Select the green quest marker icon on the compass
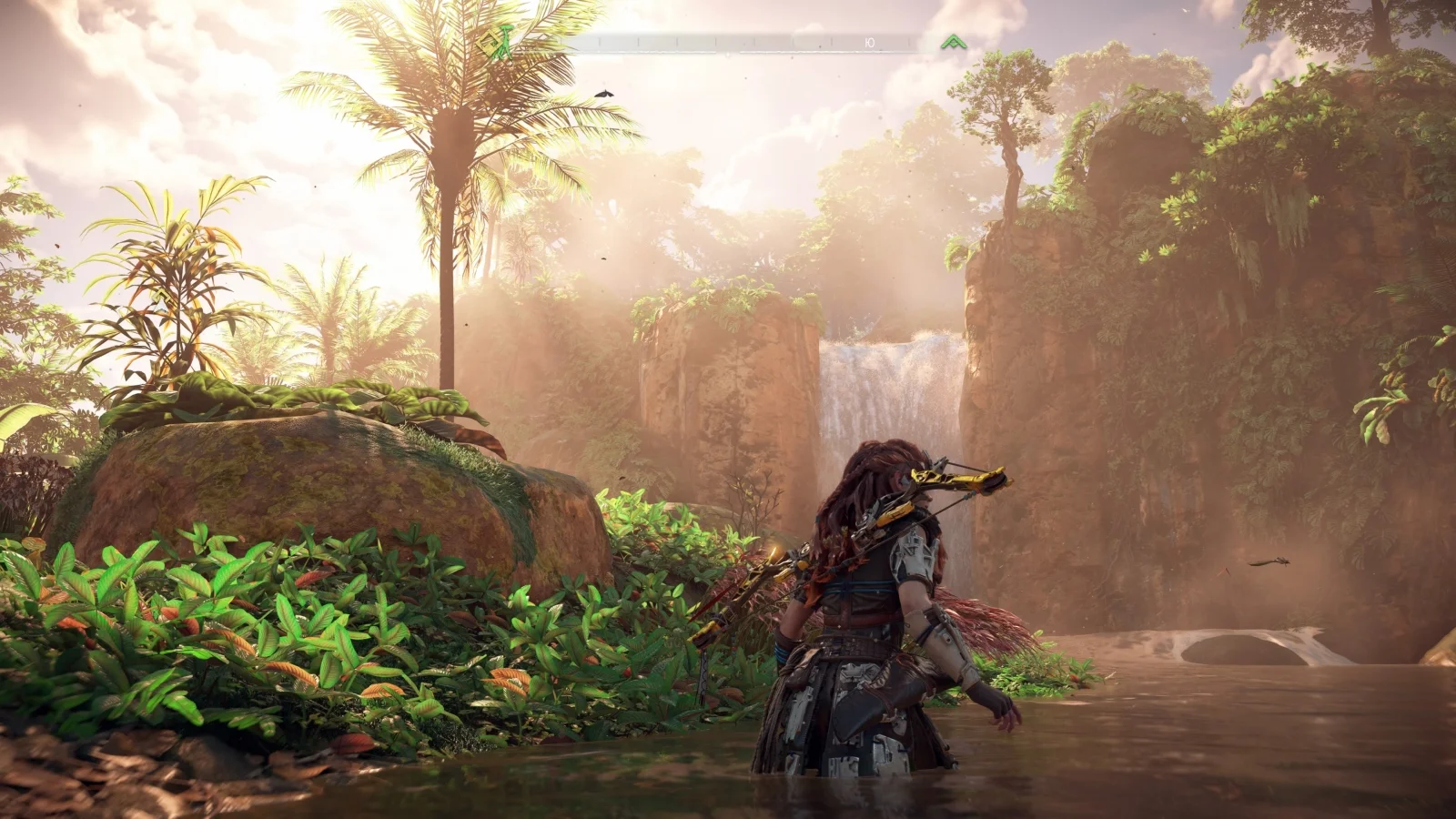 (x=504, y=41)
